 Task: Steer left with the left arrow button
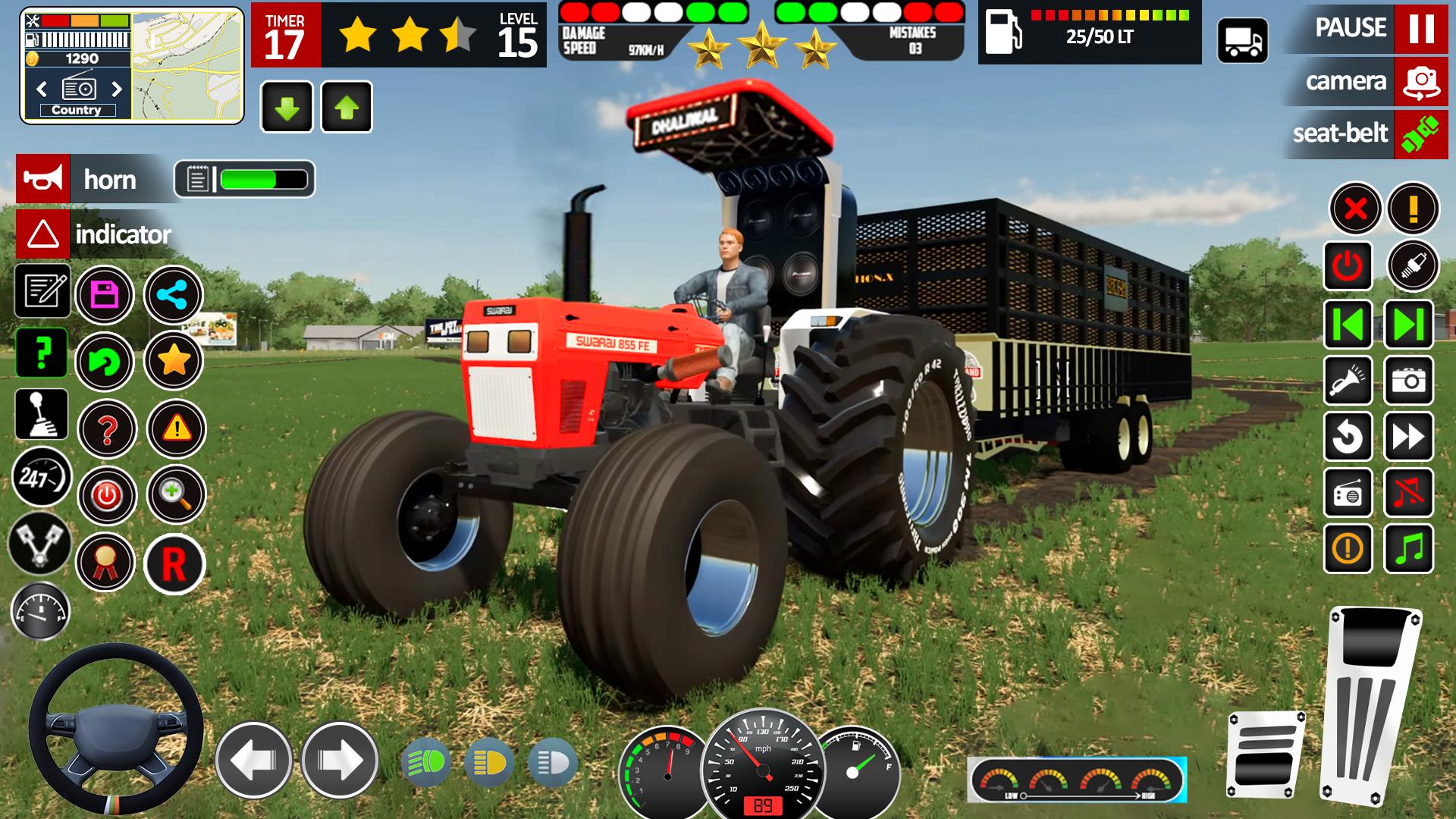point(253,760)
